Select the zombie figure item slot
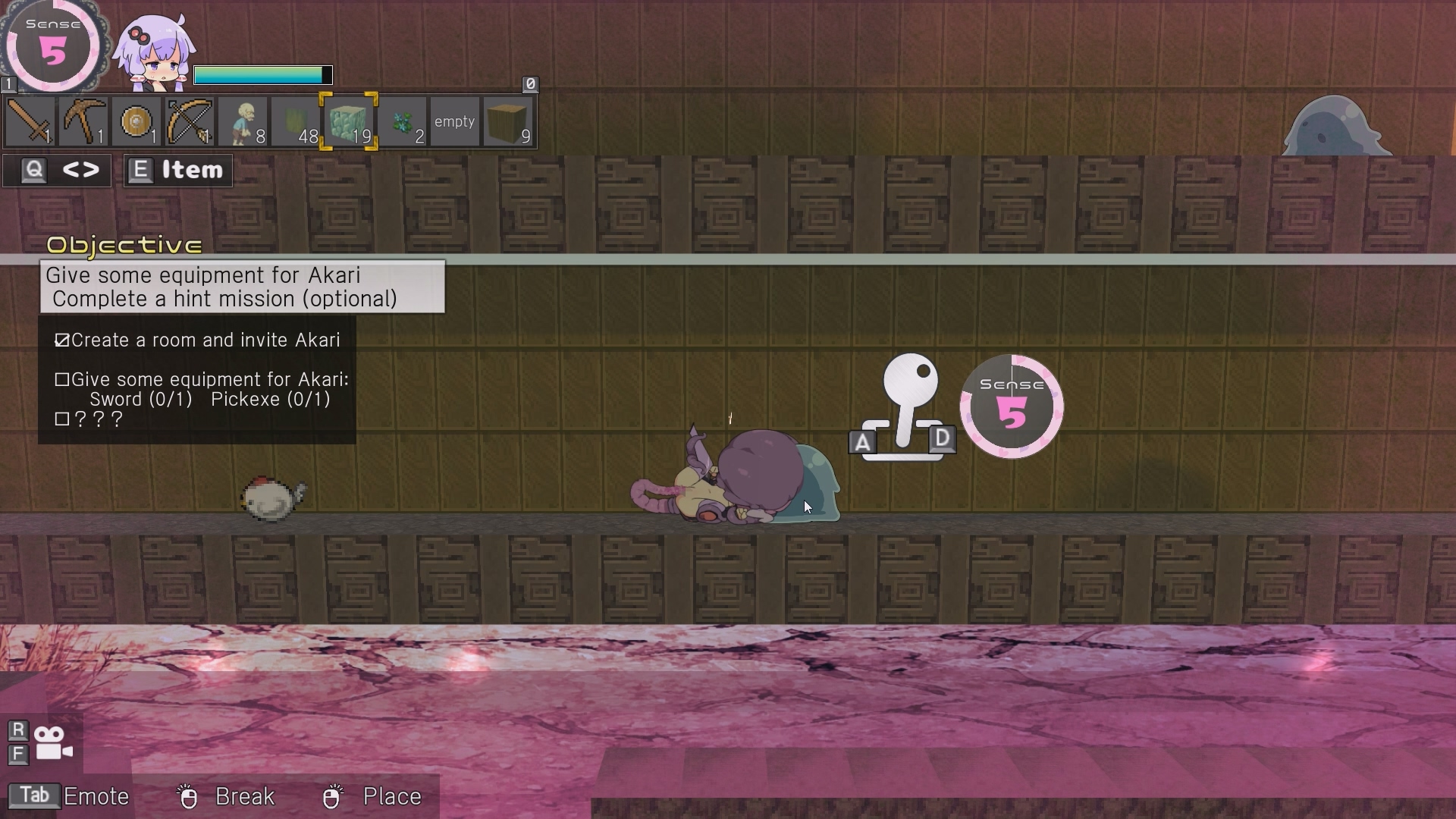 coord(243,121)
